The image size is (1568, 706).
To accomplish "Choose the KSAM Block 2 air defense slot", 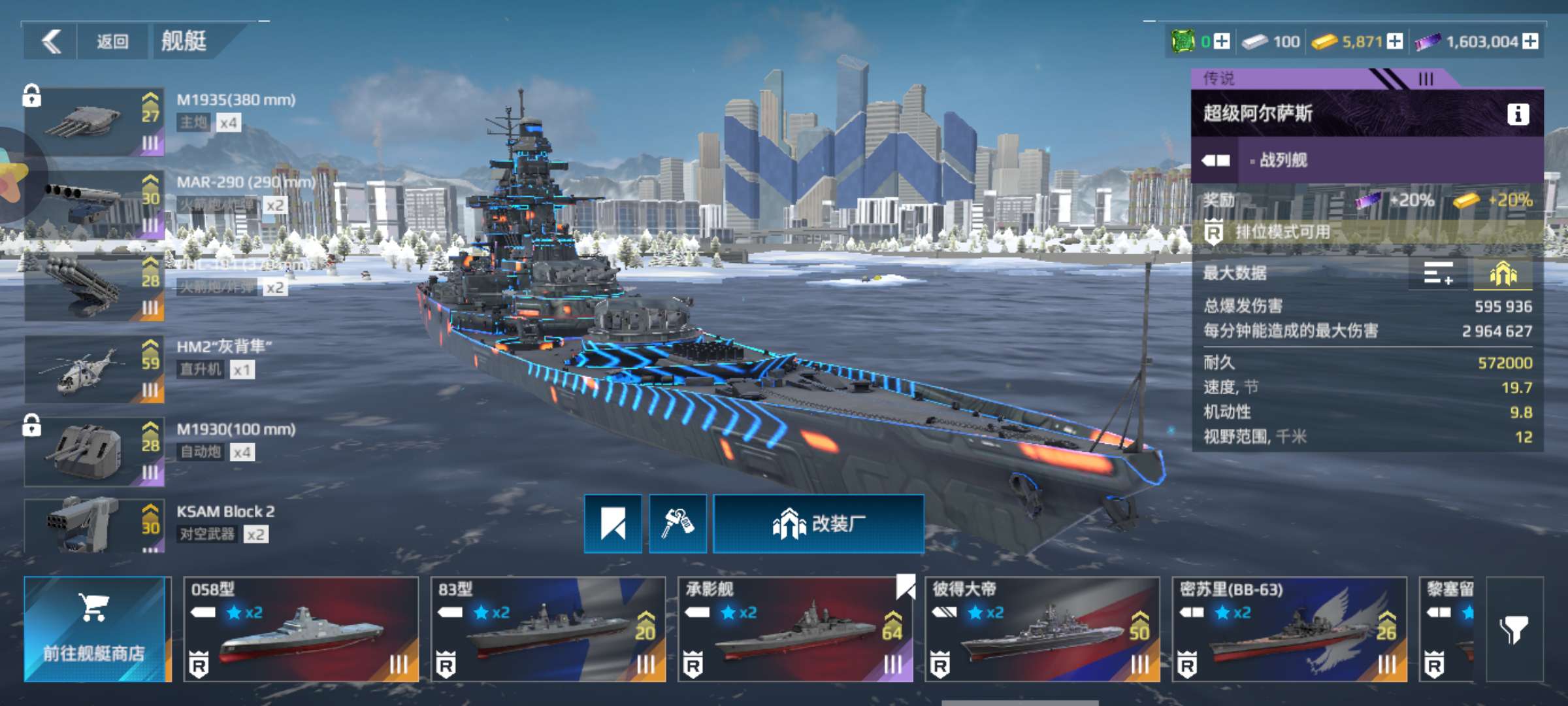I will coord(95,526).
